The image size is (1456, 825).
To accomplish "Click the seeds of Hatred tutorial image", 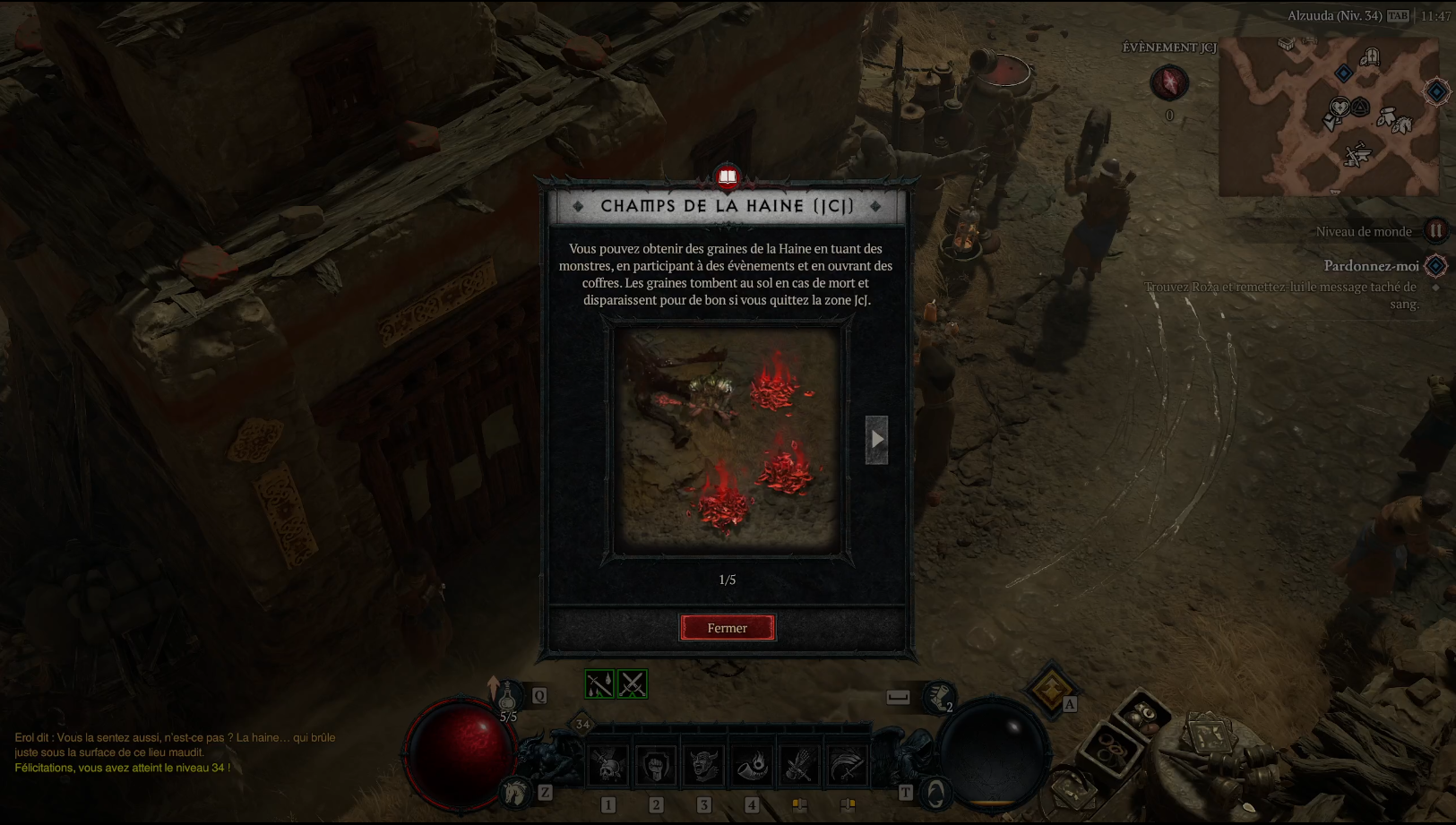I will click(727, 439).
